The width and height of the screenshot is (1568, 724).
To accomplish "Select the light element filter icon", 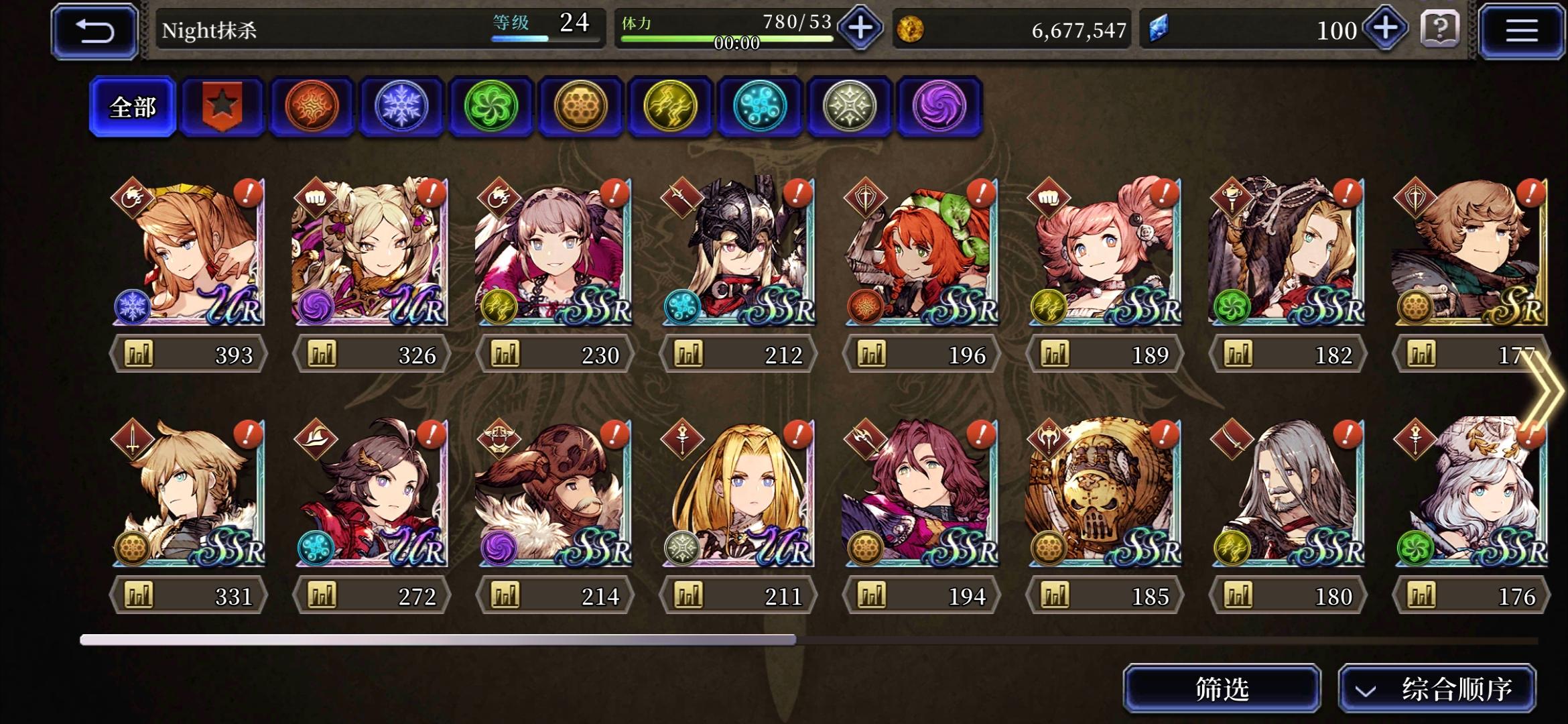I will pyautogui.click(x=848, y=107).
